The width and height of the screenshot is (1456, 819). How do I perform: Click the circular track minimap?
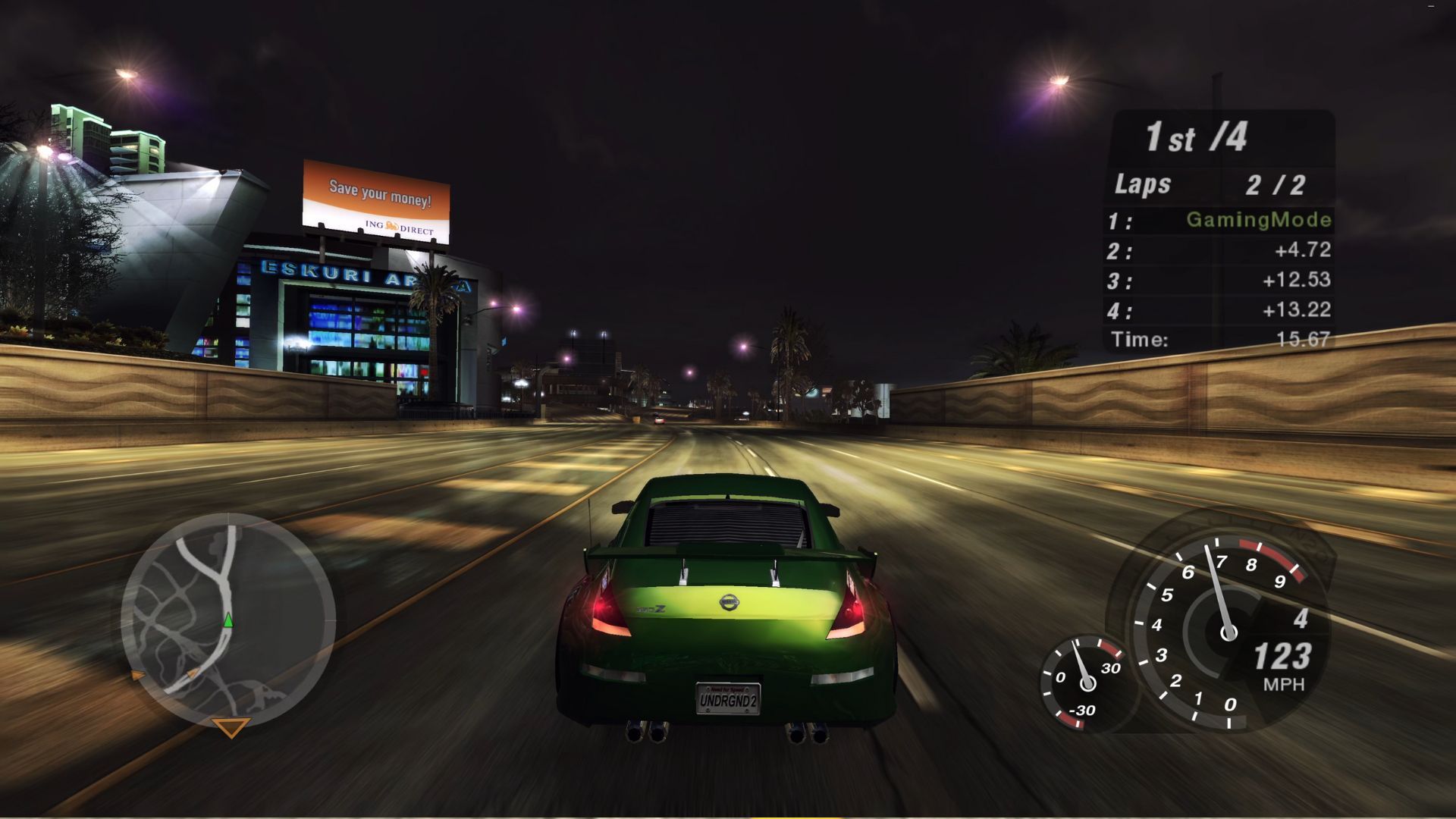pos(227,620)
